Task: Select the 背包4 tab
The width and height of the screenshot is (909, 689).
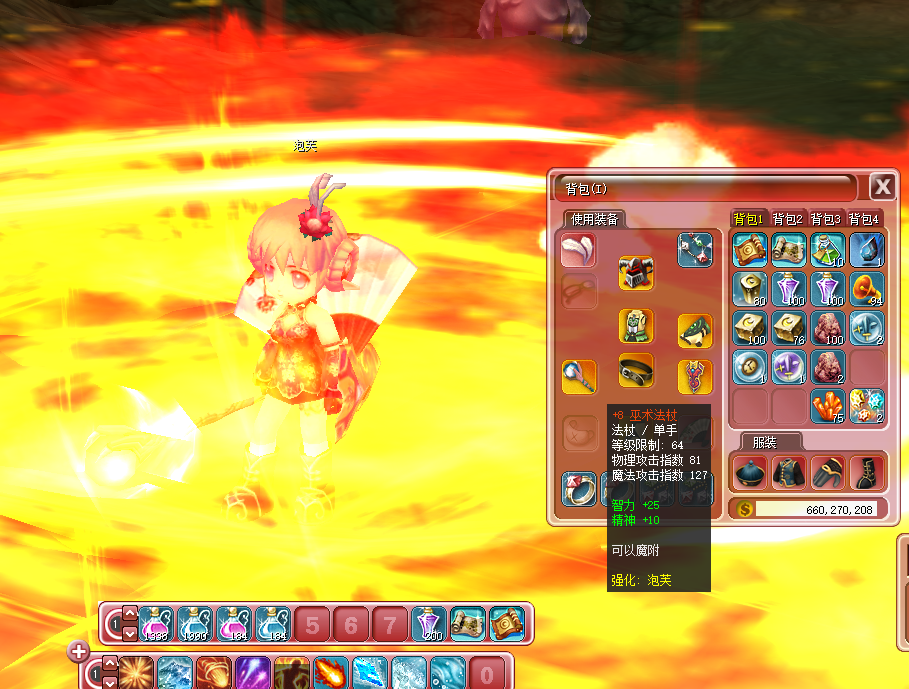Action: [x=863, y=219]
